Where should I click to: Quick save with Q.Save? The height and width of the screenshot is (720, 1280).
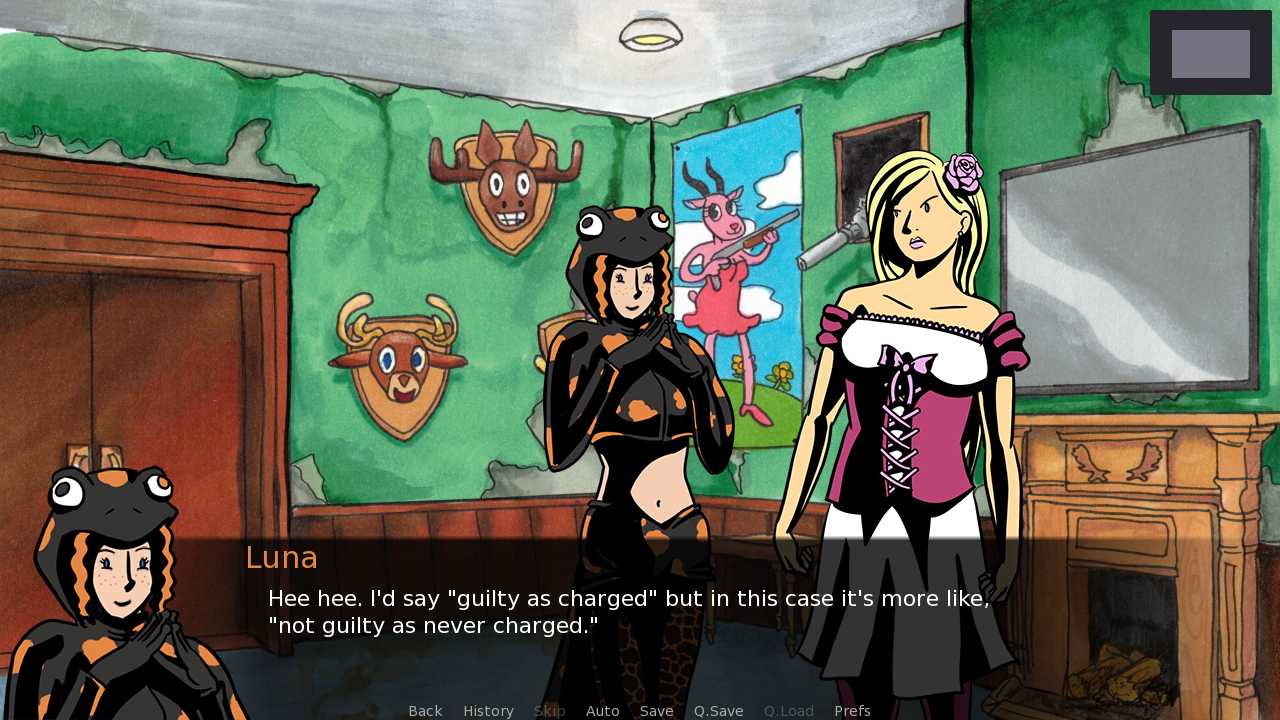718,711
